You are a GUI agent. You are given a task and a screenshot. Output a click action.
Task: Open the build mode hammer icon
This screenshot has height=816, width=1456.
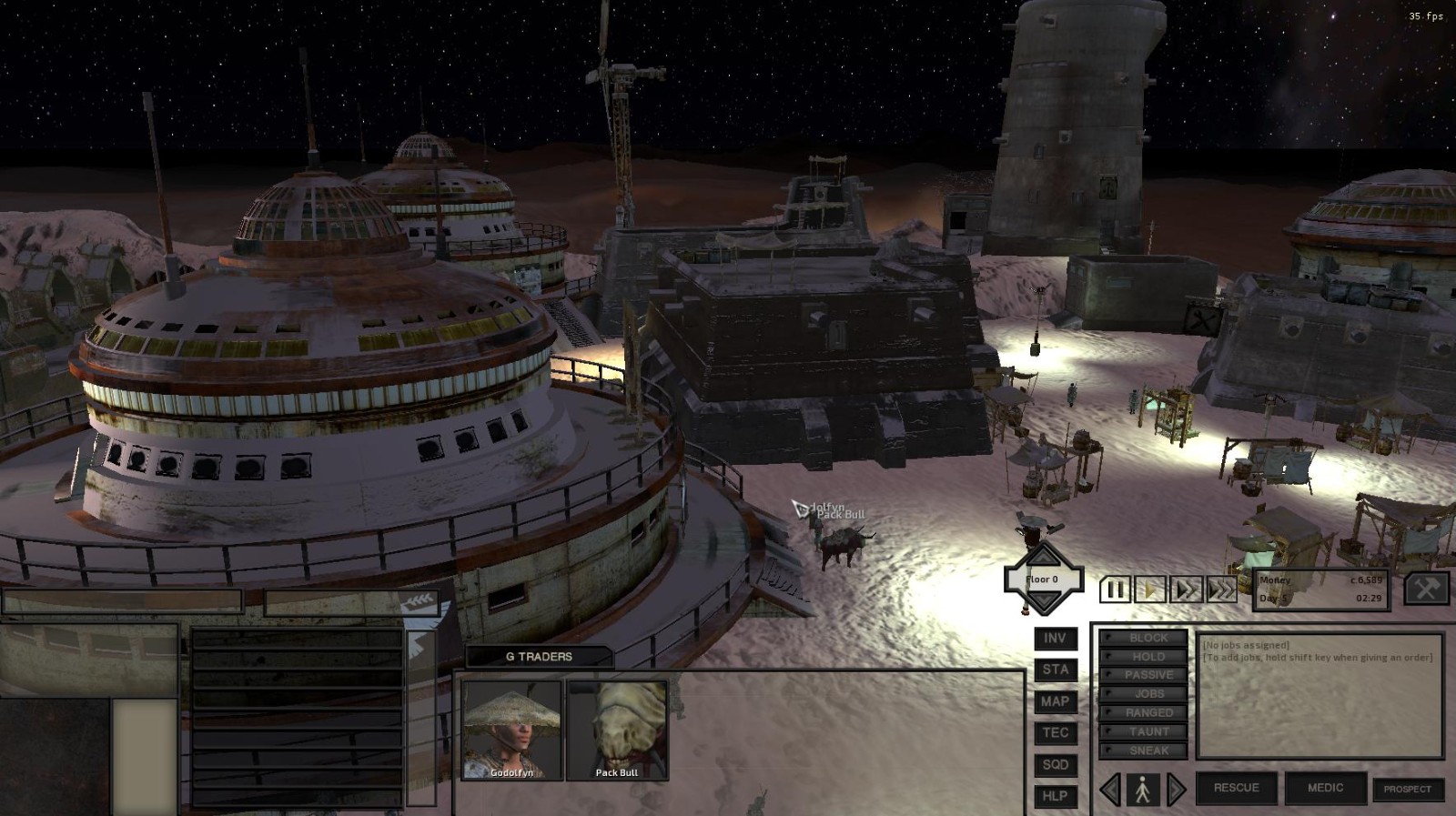coord(1426,589)
